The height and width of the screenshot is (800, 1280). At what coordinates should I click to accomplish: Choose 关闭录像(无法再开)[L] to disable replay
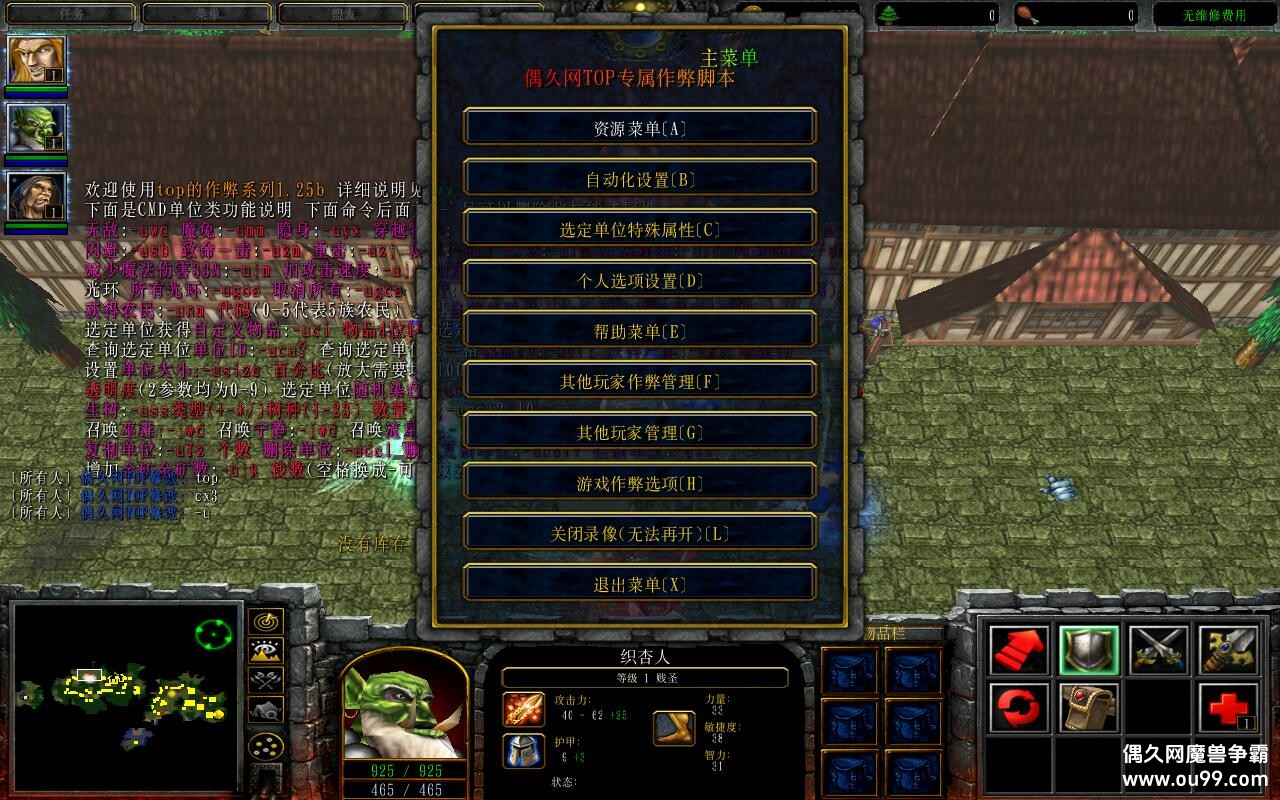click(640, 533)
